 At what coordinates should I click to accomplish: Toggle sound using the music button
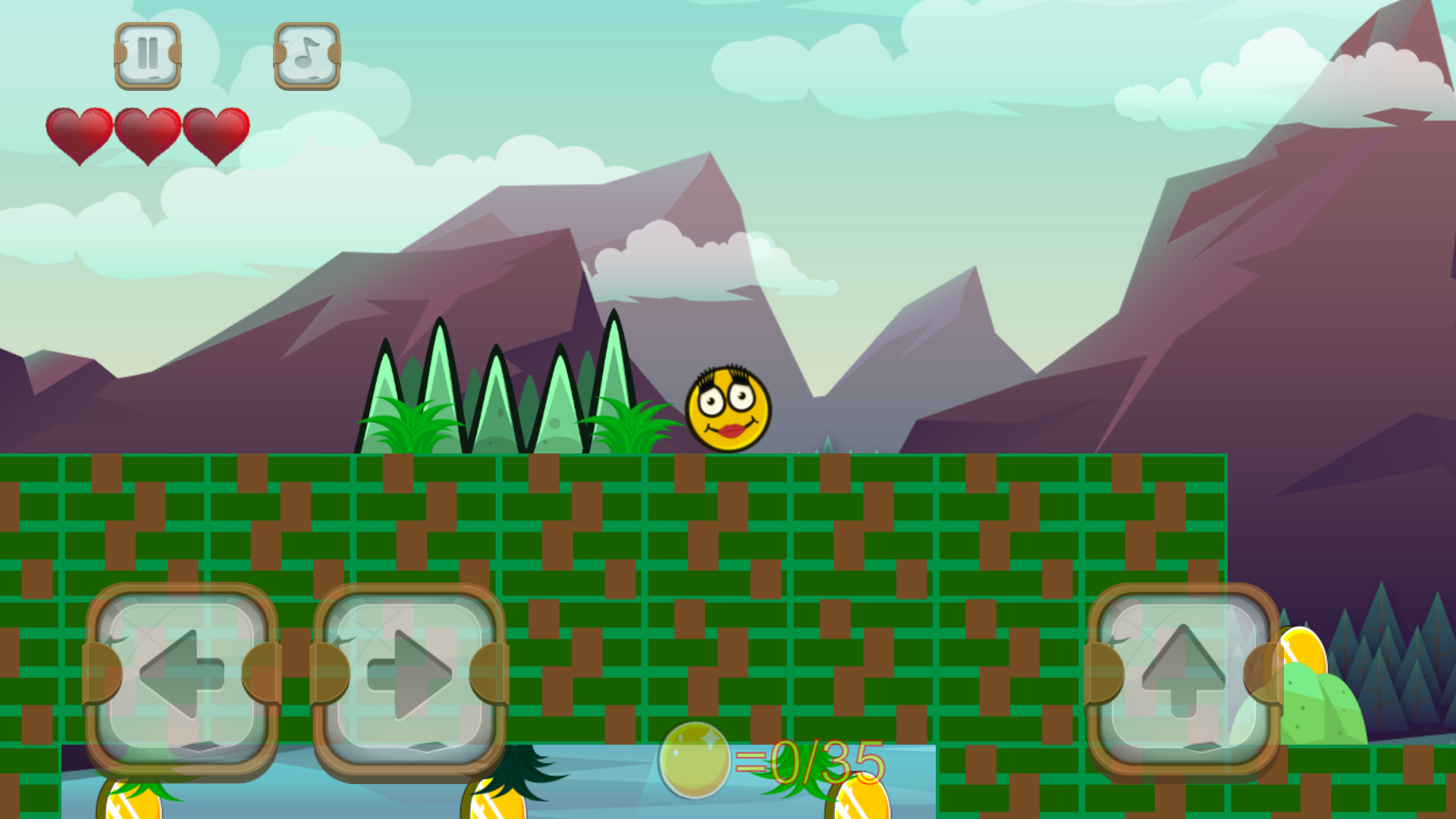pyautogui.click(x=306, y=54)
